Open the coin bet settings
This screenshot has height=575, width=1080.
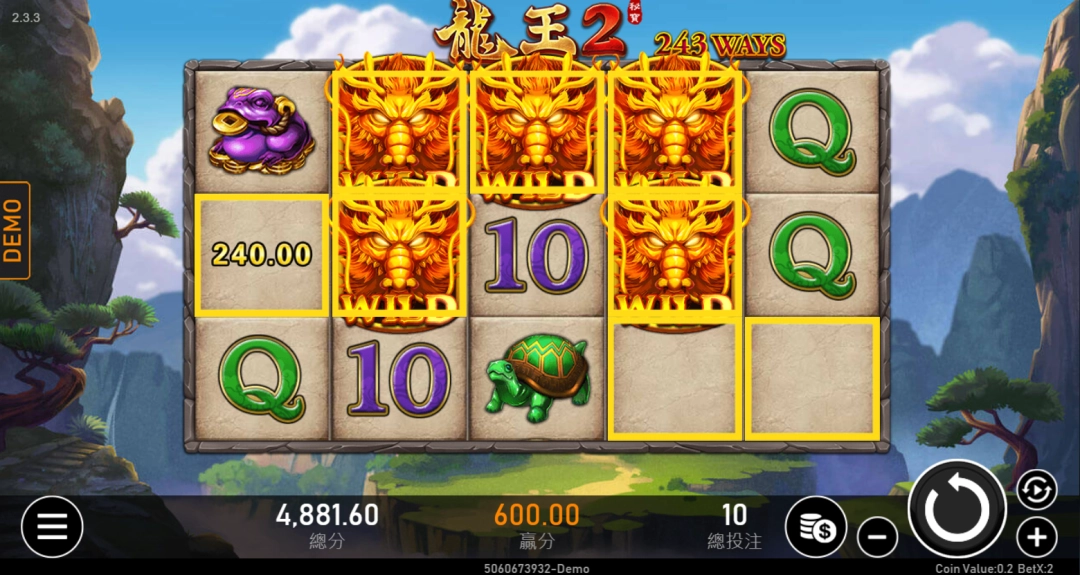click(x=815, y=527)
